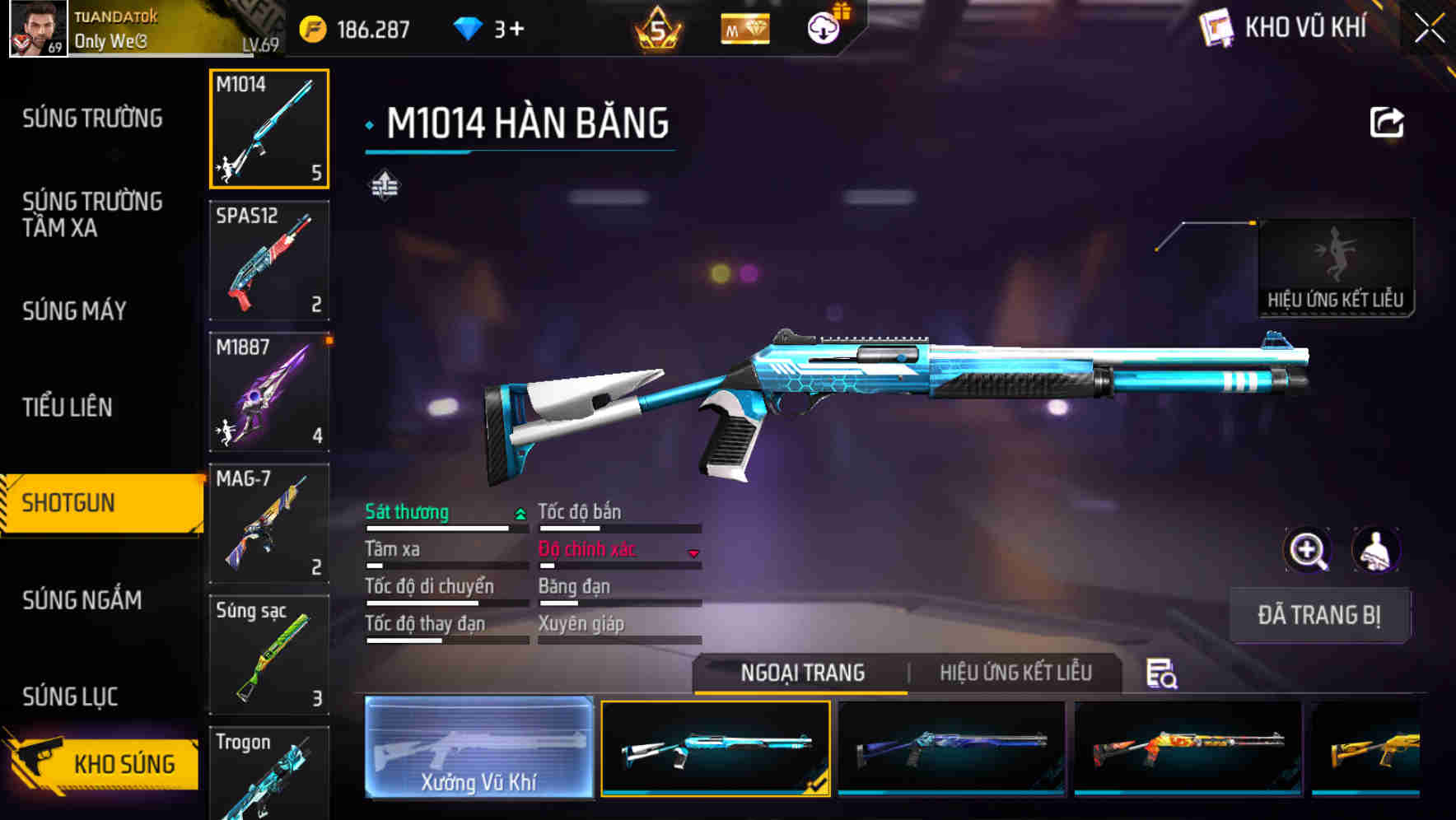
Task: Zoom in with the magnifier icon
Action: coord(1307,550)
